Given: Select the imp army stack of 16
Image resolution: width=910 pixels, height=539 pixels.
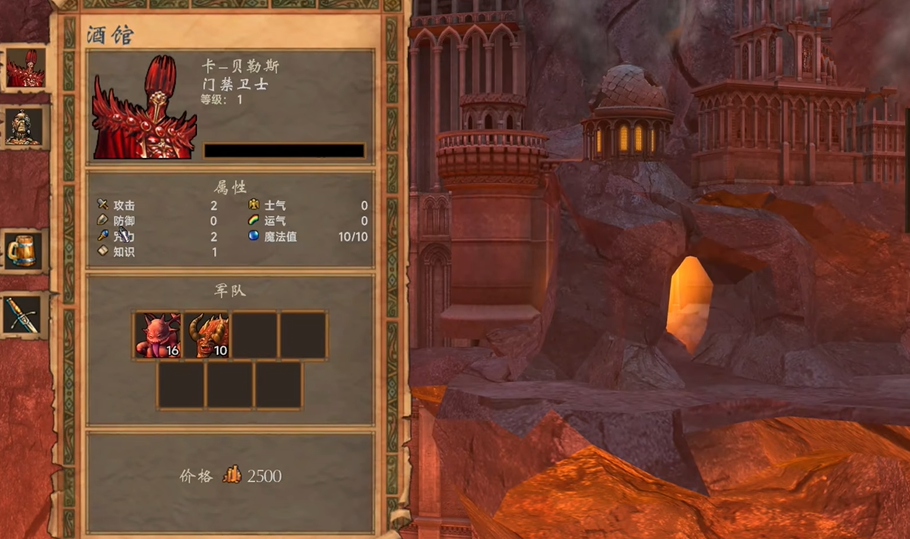Looking at the screenshot, I should coord(158,336).
